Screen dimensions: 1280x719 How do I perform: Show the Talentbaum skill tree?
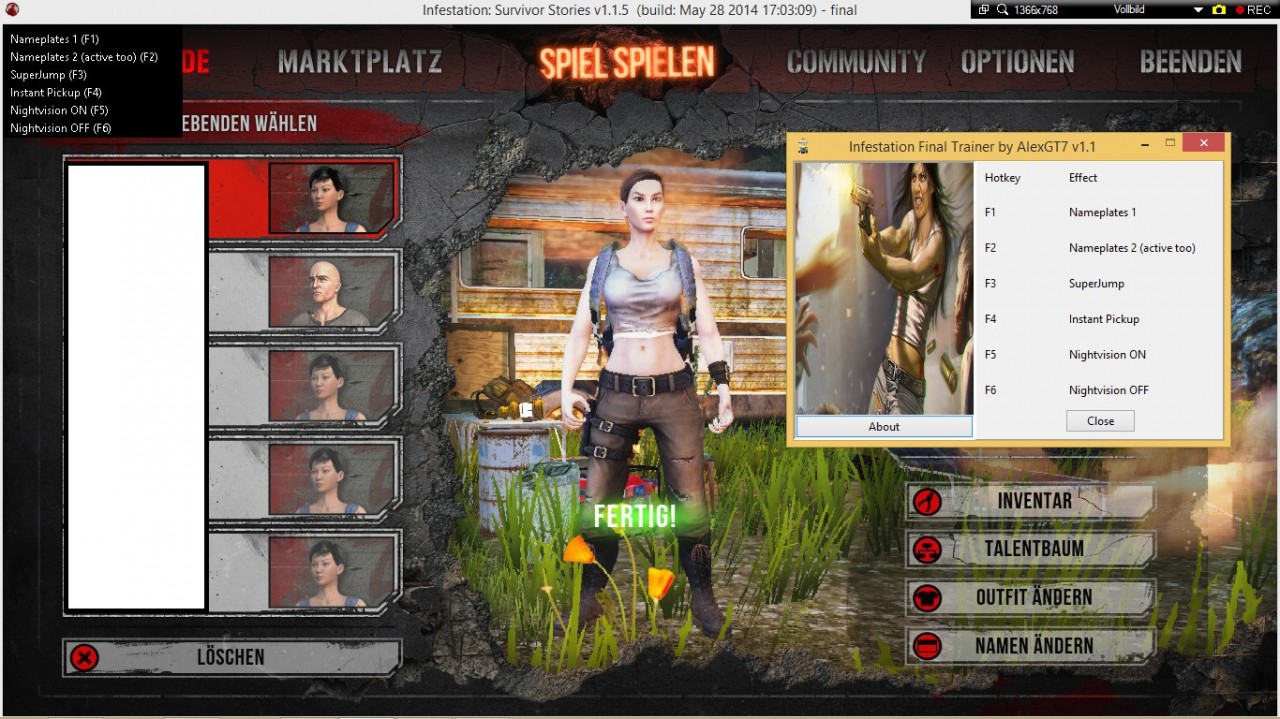tap(1031, 549)
